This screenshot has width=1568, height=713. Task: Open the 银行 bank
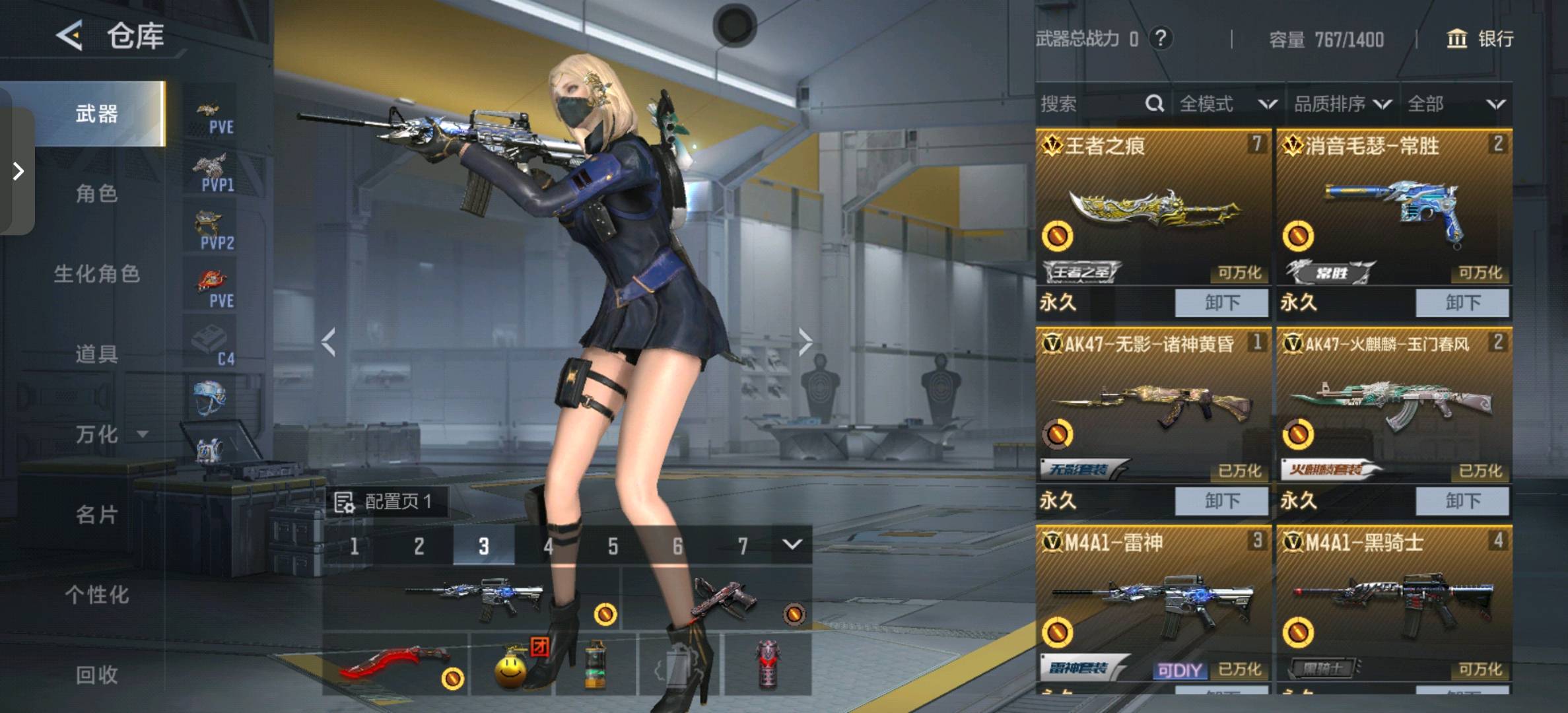(x=1480, y=39)
